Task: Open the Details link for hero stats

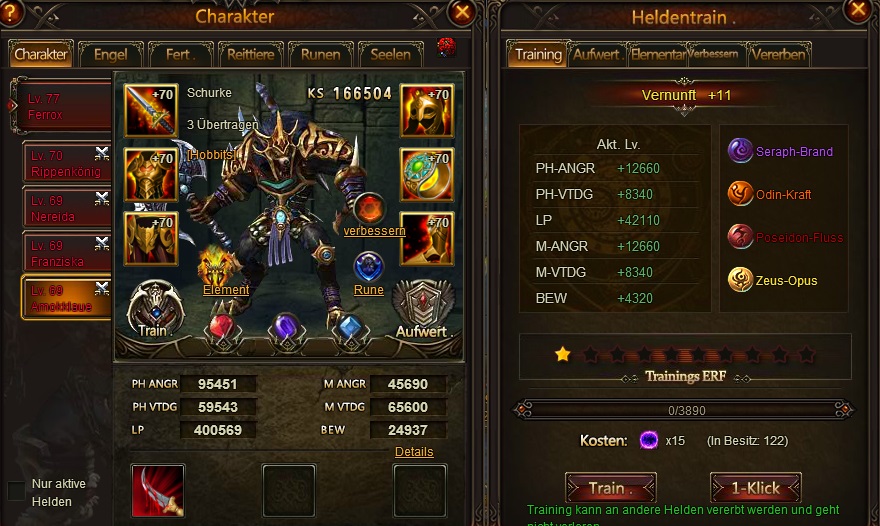Action: (414, 452)
